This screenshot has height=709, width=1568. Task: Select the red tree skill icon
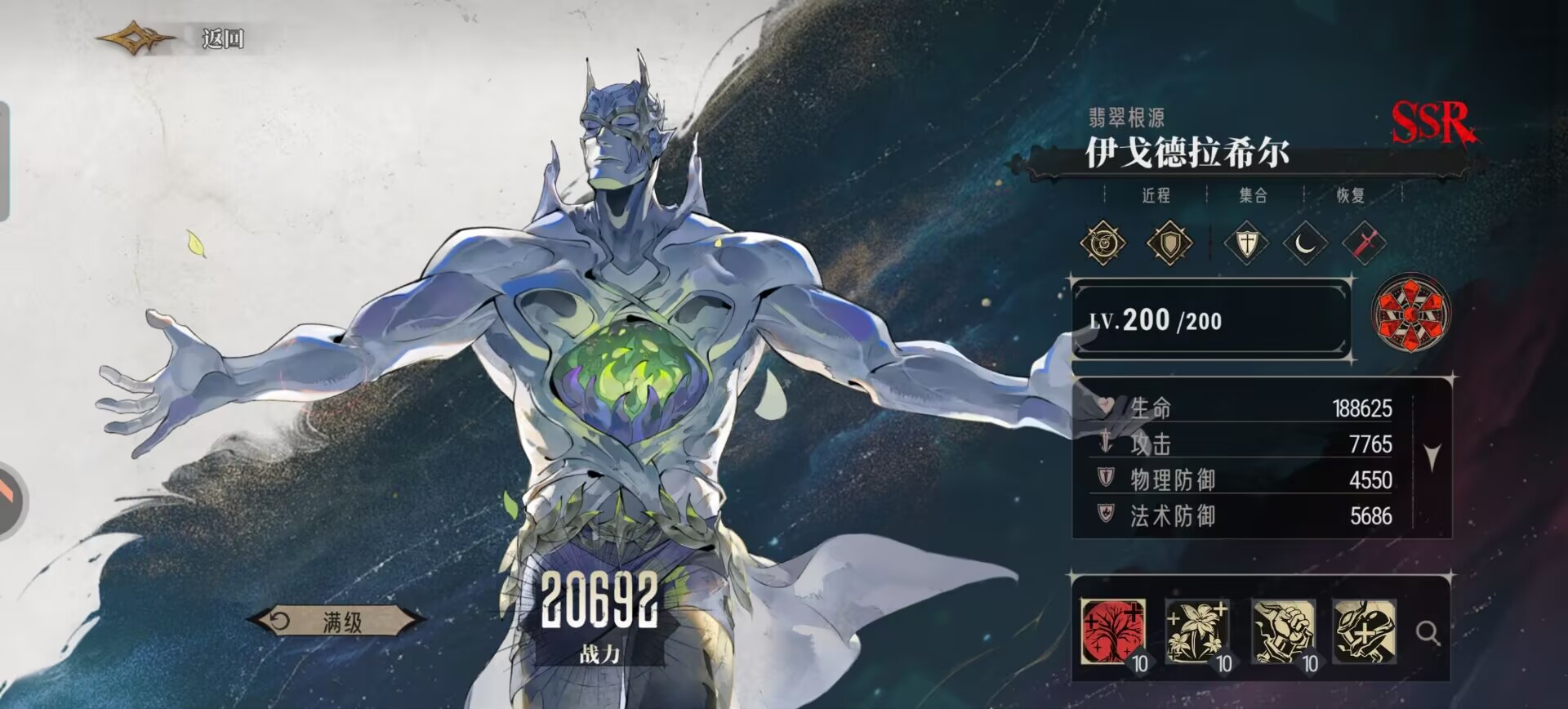pos(1112,631)
